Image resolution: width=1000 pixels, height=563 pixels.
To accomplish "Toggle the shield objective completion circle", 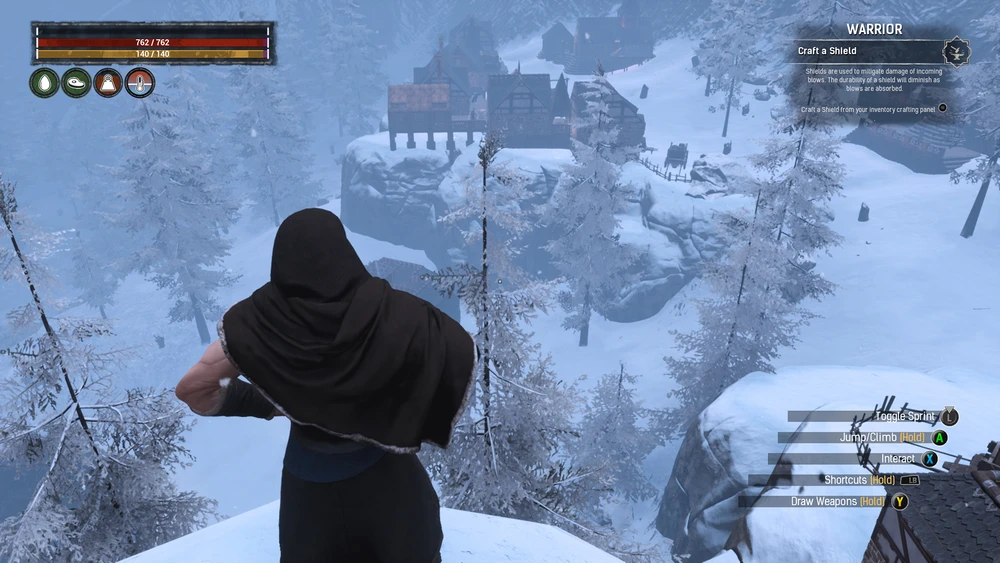I will pyautogui.click(x=942, y=108).
